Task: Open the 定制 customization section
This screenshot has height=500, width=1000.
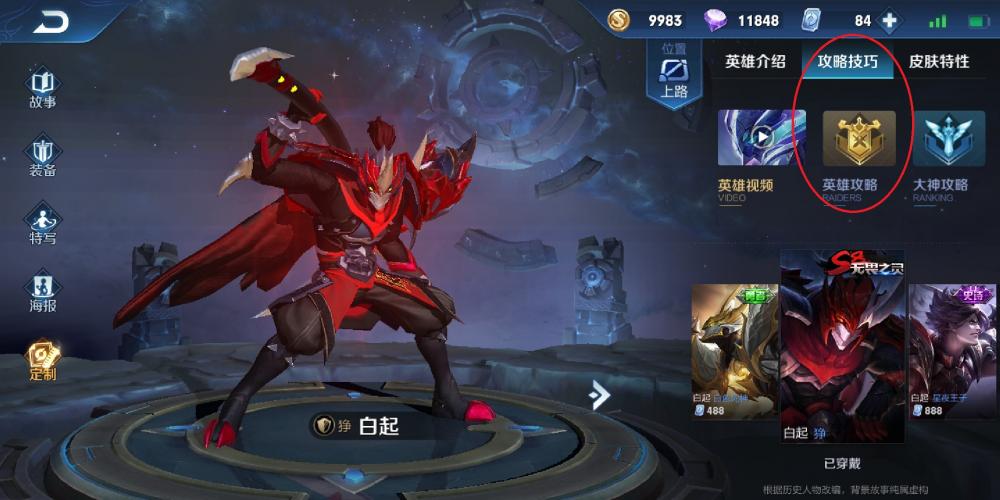Action: coord(43,360)
